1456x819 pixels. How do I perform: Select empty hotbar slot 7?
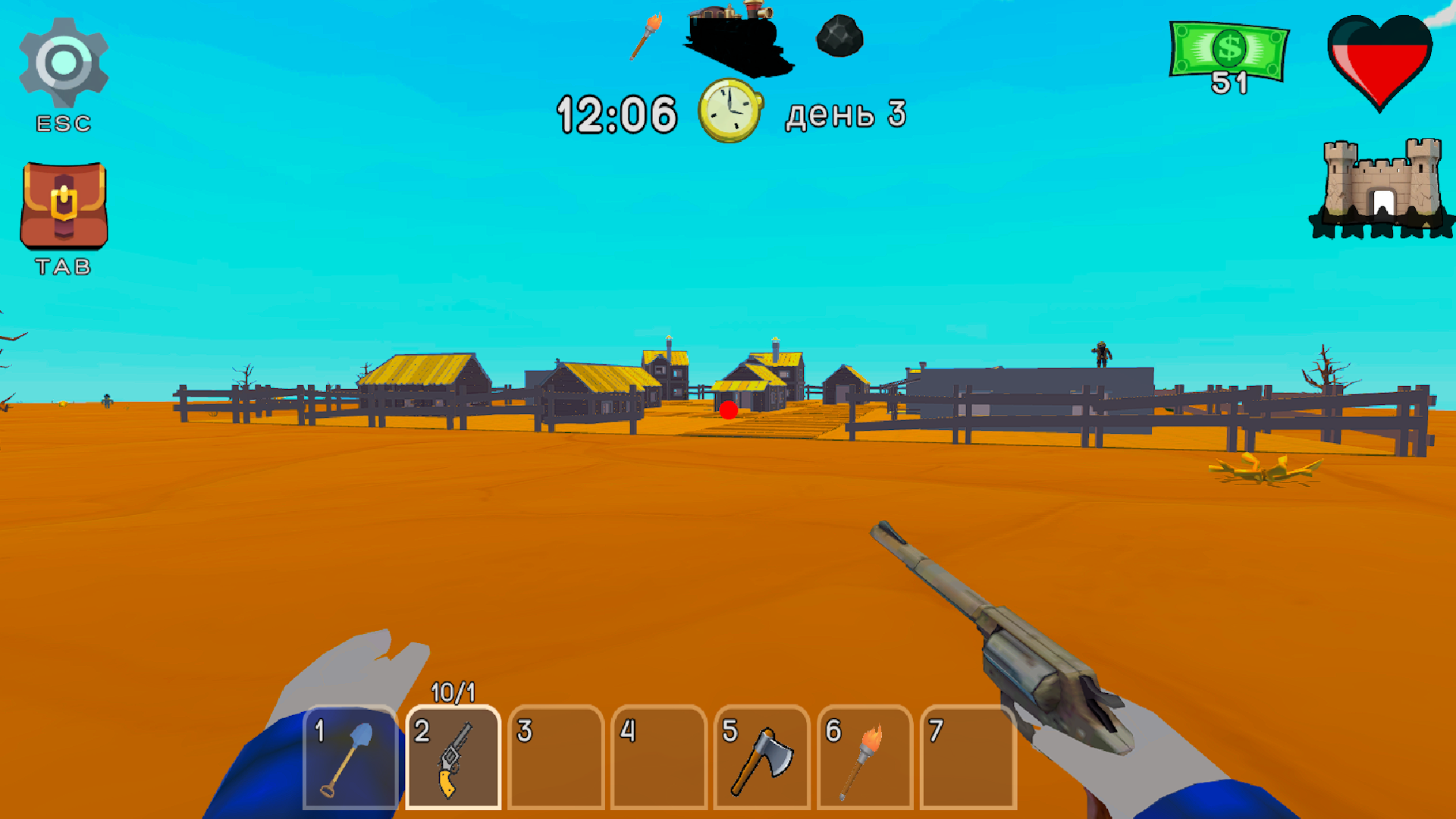968,758
